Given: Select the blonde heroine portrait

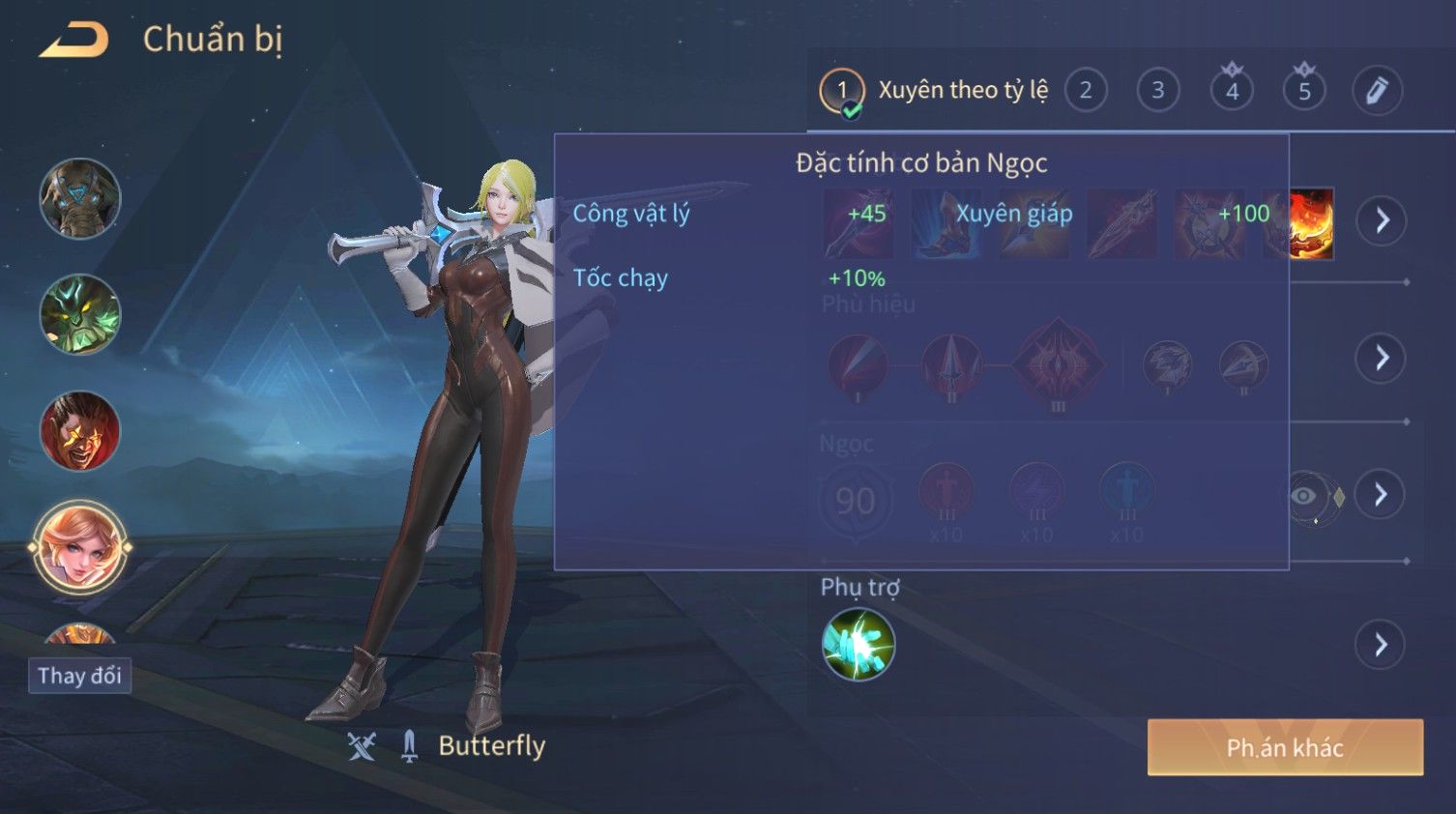Looking at the screenshot, I should (79, 547).
